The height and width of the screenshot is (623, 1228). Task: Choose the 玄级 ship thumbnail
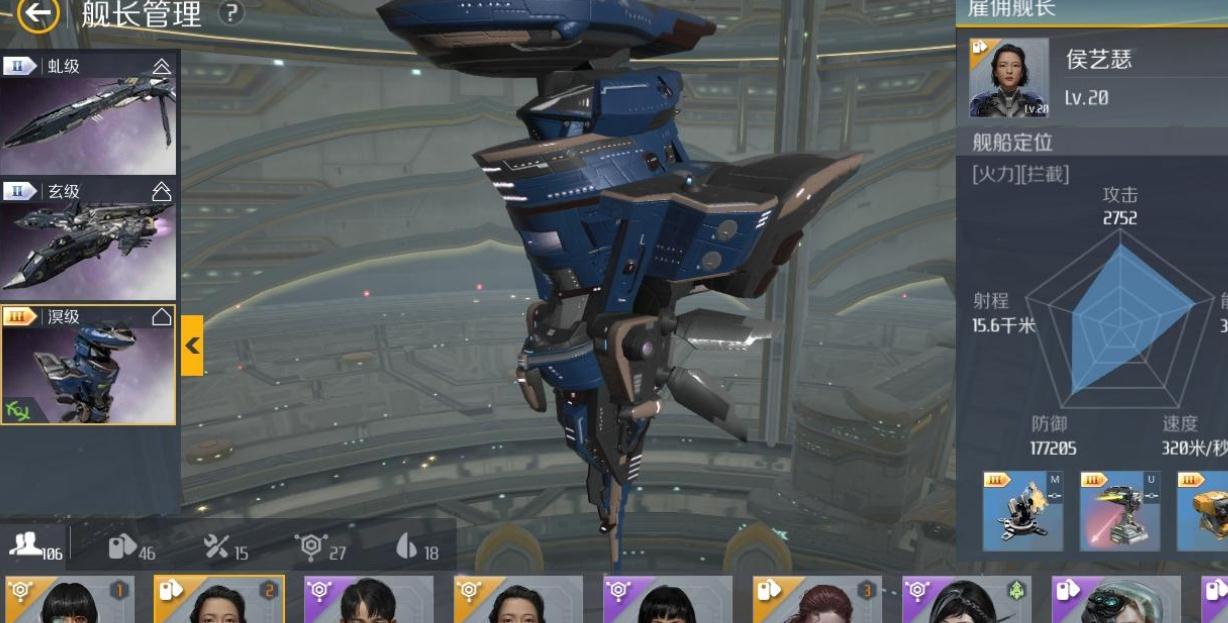[88, 239]
